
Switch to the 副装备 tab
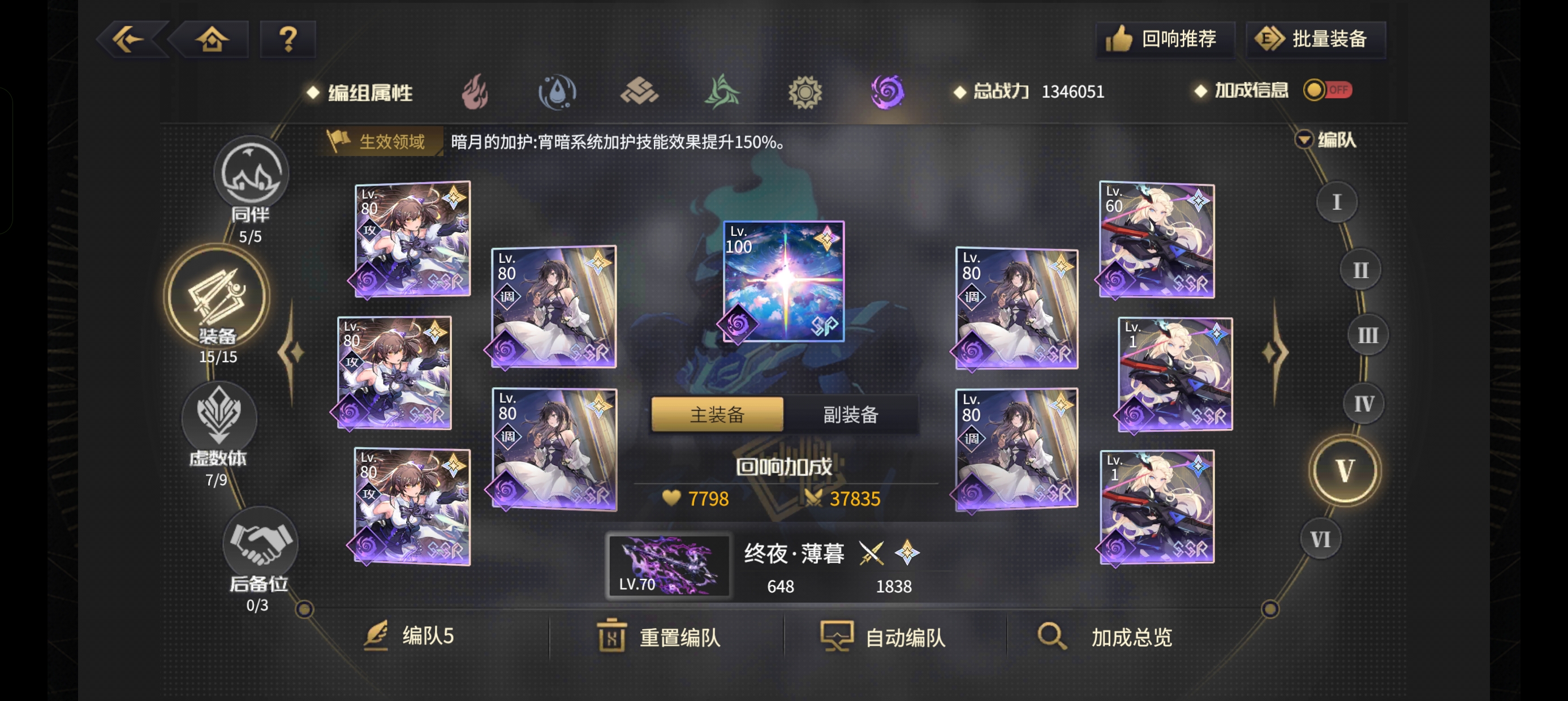(x=848, y=414)
